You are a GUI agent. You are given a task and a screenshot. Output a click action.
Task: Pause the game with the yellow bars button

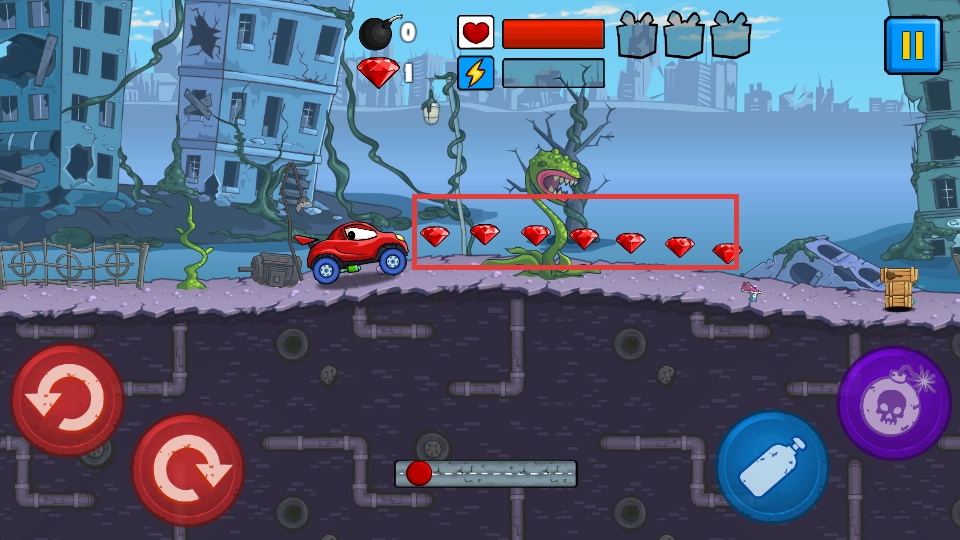[912, 45]
